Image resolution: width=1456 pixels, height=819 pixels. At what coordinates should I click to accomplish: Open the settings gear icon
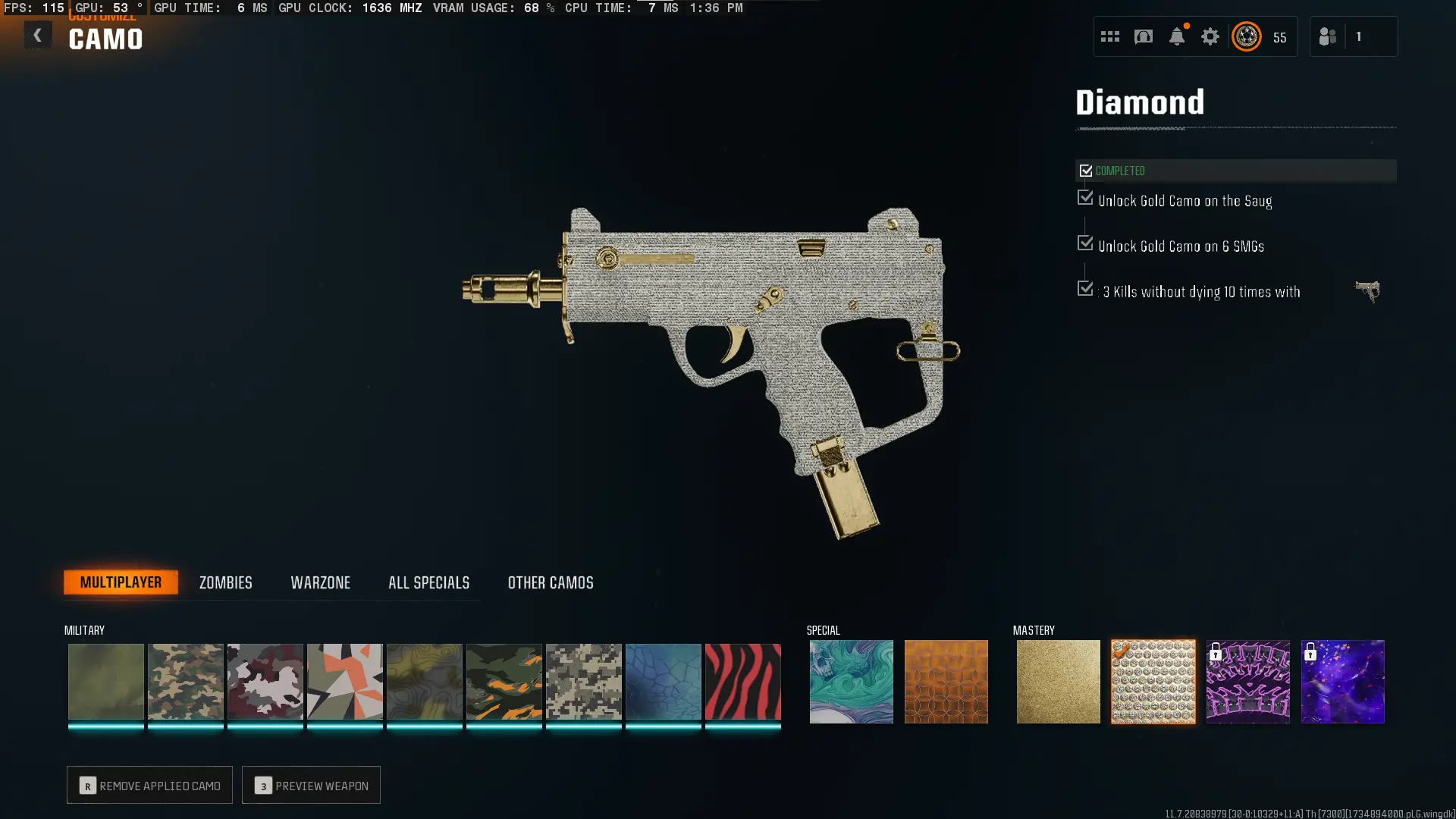tap(1210, 36)
